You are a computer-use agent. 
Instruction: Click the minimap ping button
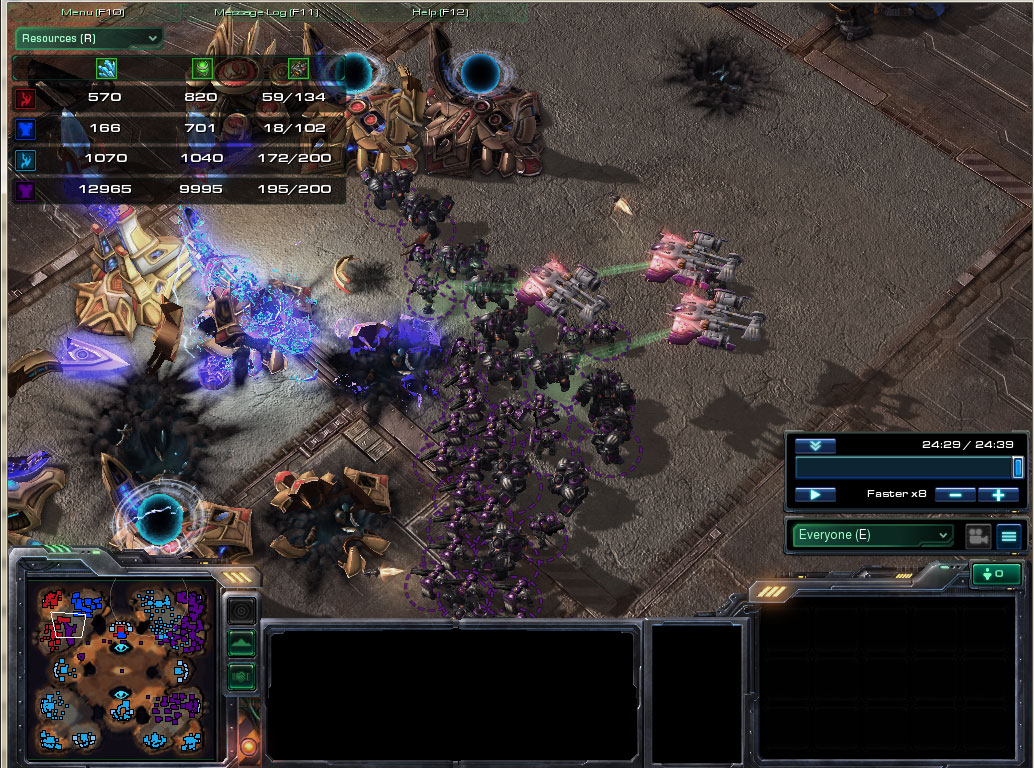pyautogui.click(x=242, y=608)
